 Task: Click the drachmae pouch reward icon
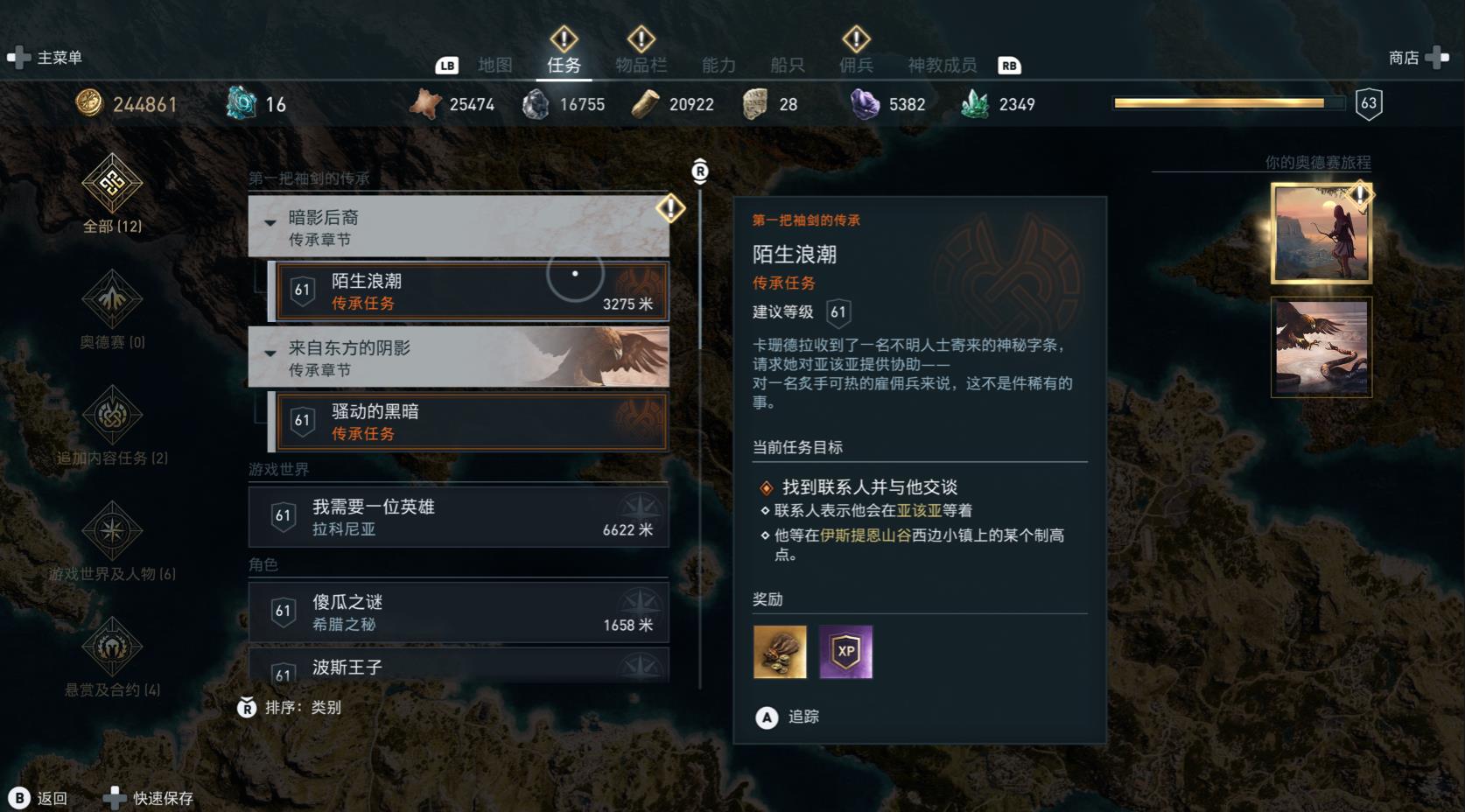click(x=780, y=652)
